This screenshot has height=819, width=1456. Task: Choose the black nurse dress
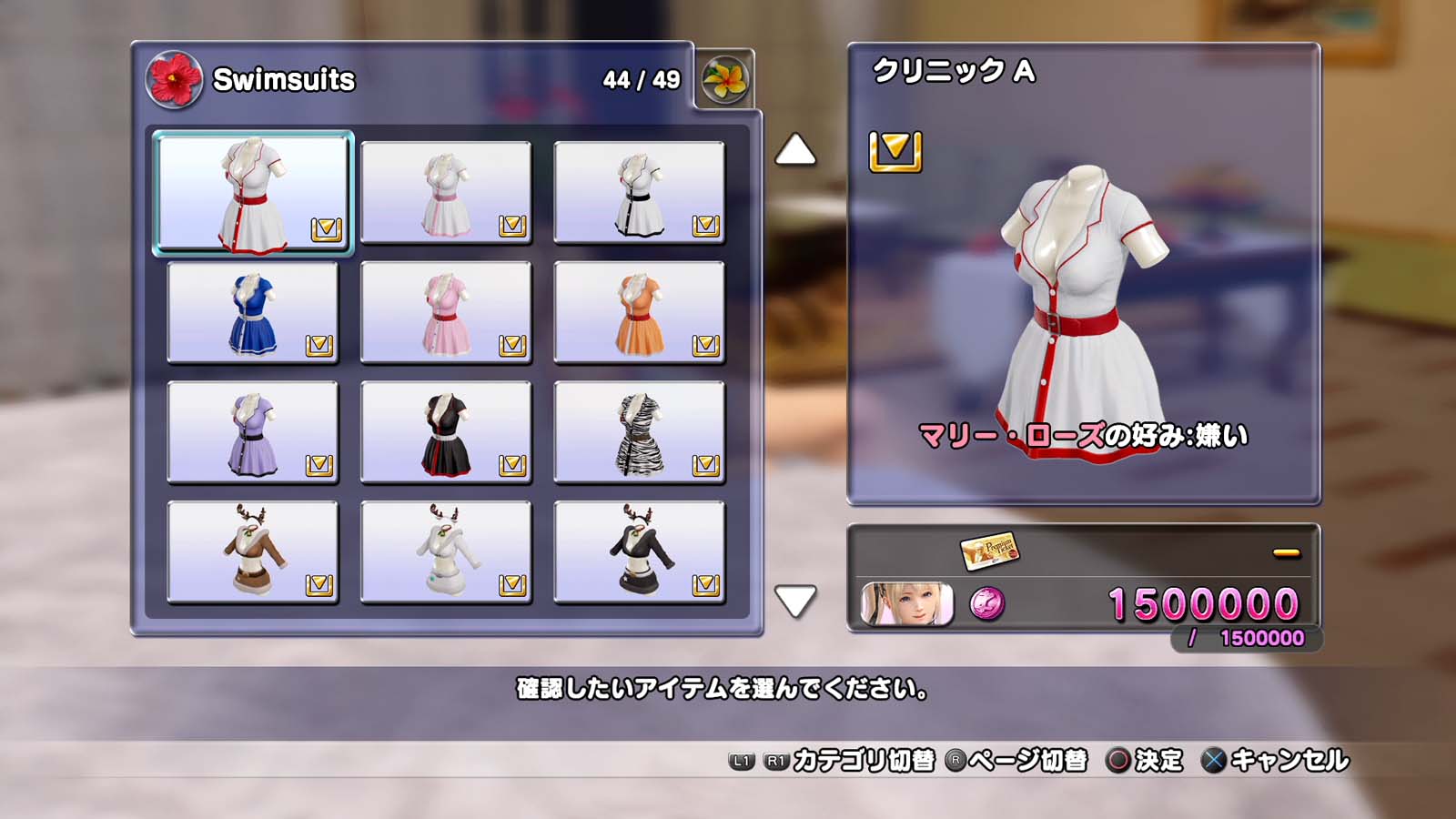click(x=446, y=432)
